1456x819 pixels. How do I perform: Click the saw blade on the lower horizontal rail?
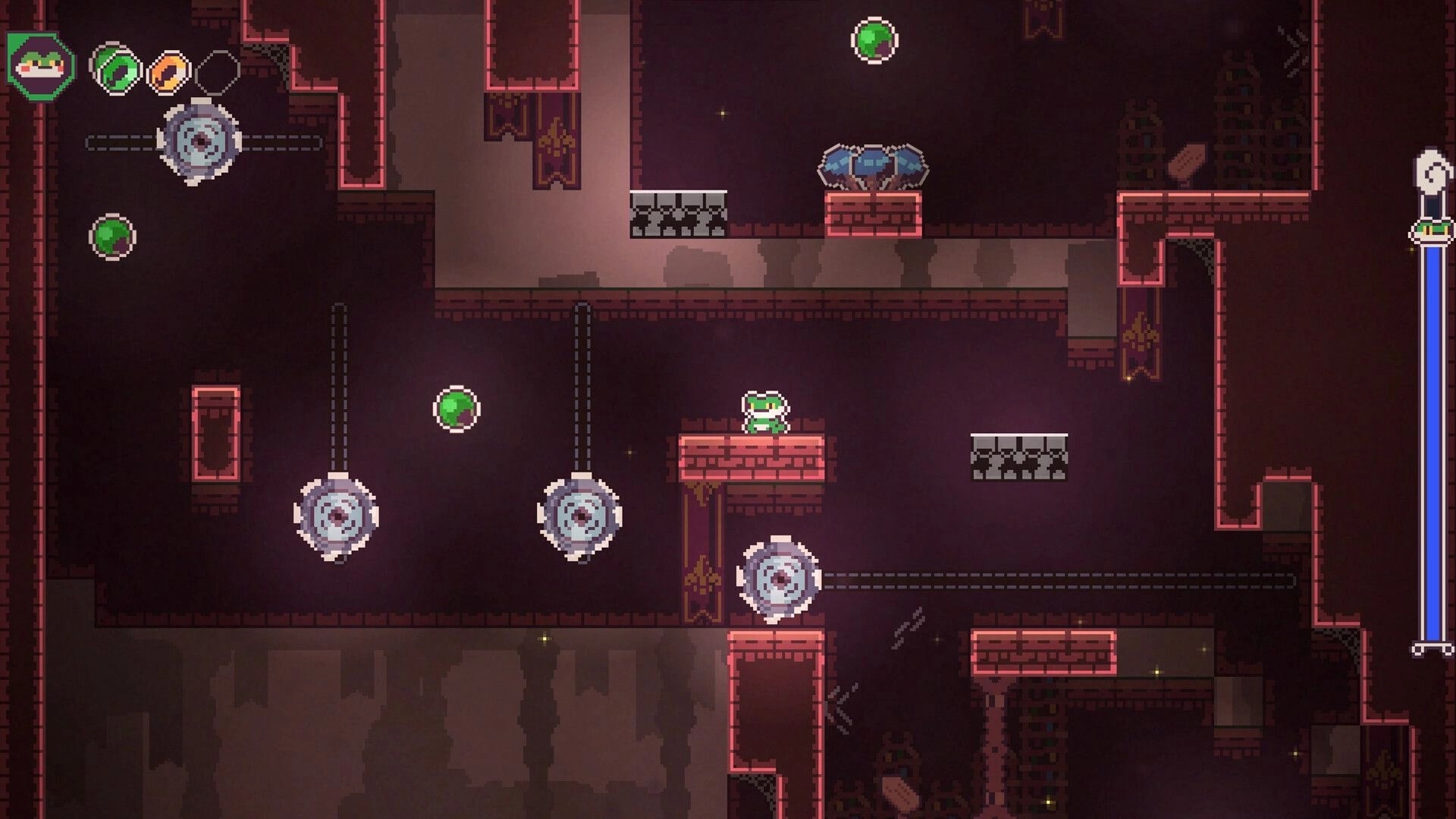tap(780, 580)
